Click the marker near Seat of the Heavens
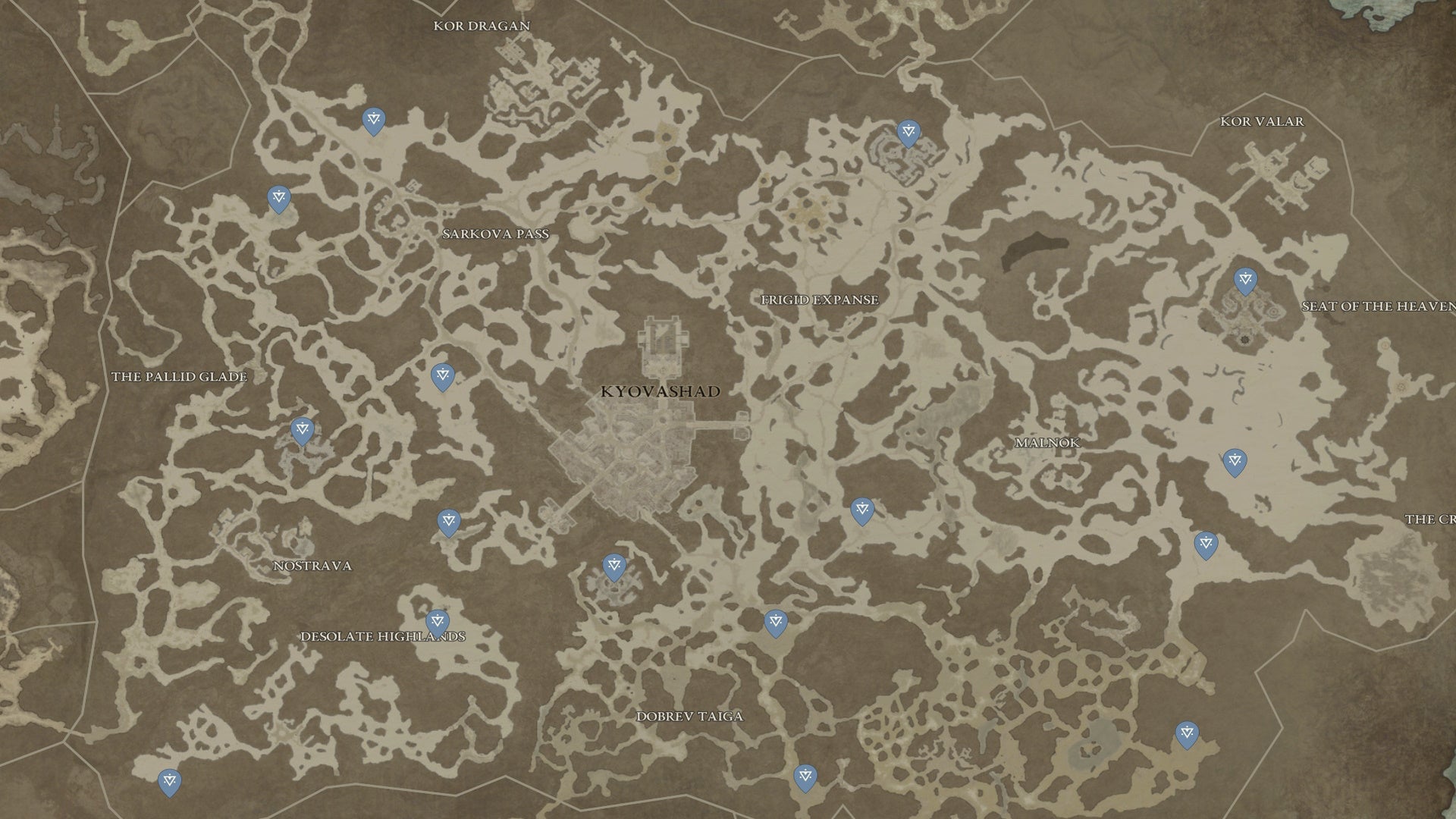1456x819 pixels. coord(1244,279)
